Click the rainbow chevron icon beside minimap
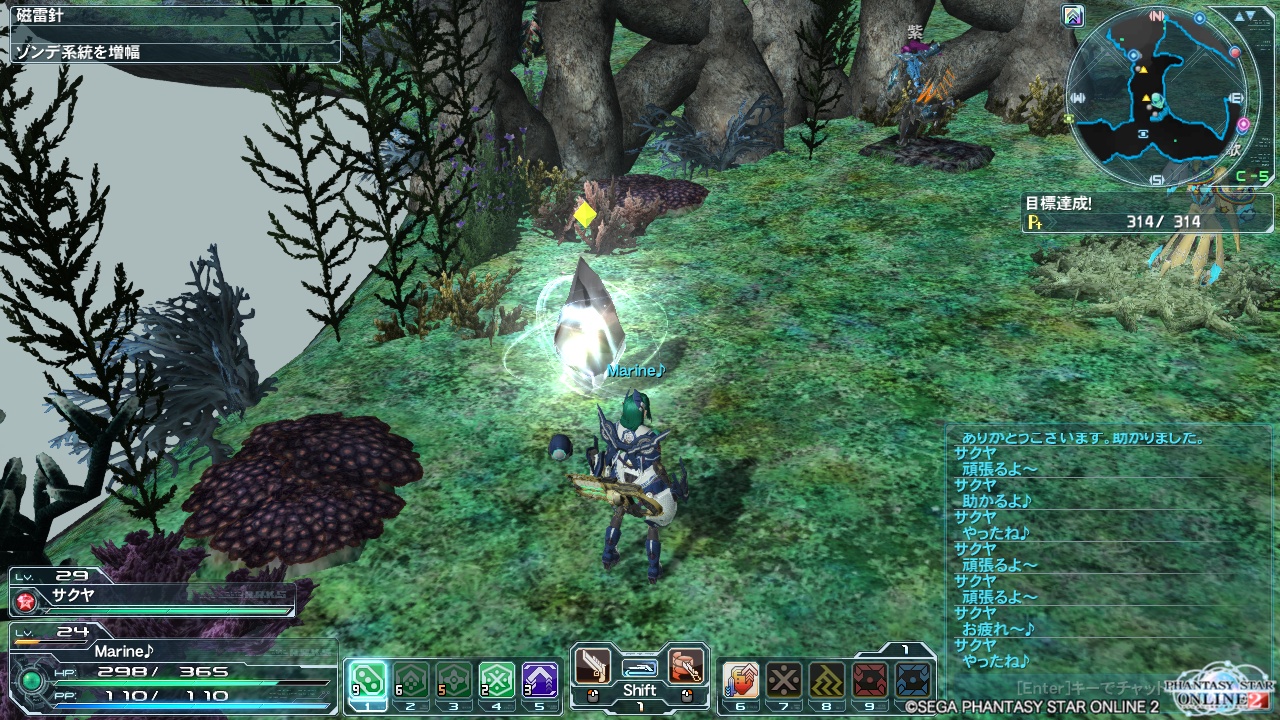 point(1074,16)
